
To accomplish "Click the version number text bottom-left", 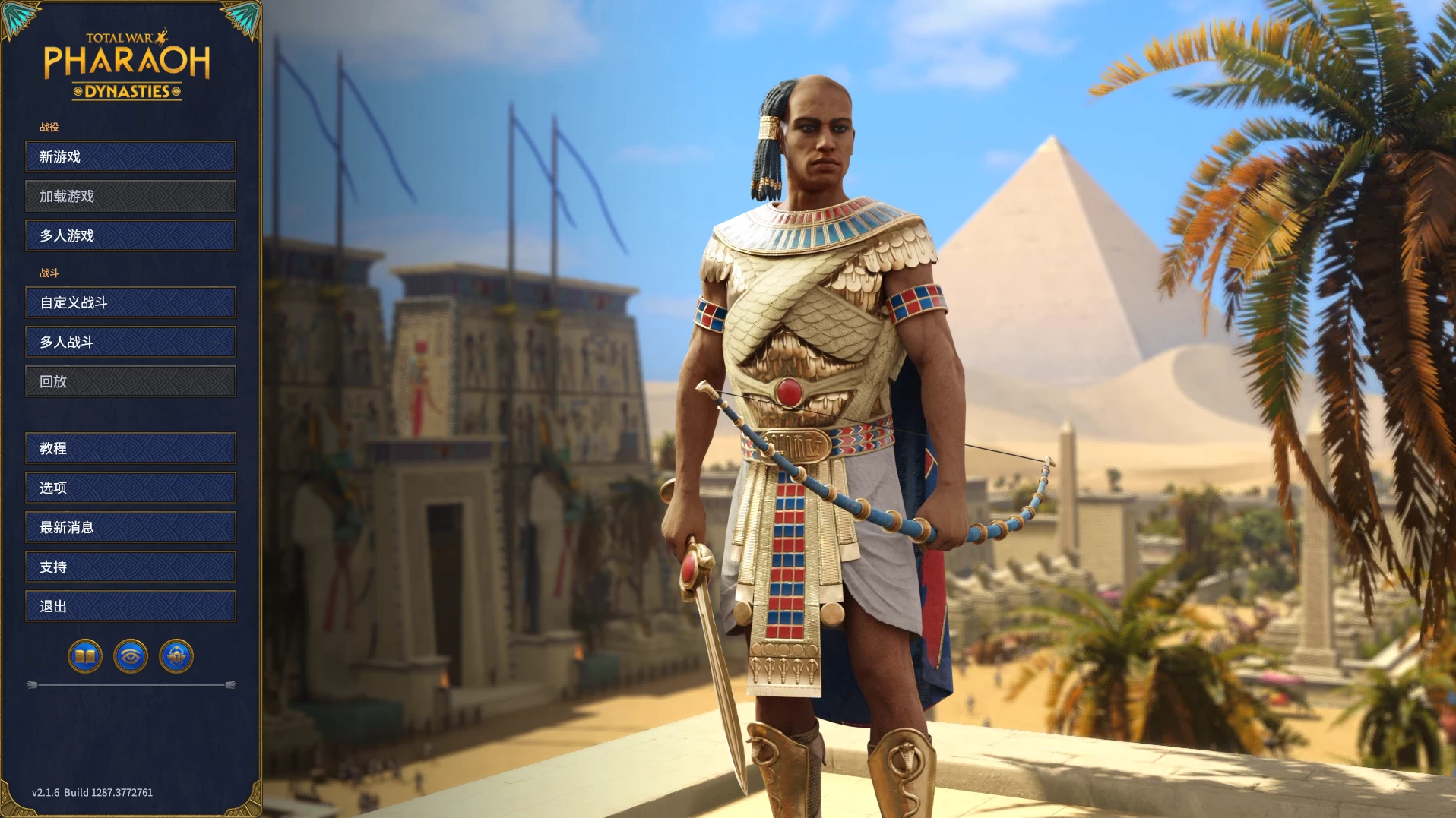I will click(x=91, y=792).
